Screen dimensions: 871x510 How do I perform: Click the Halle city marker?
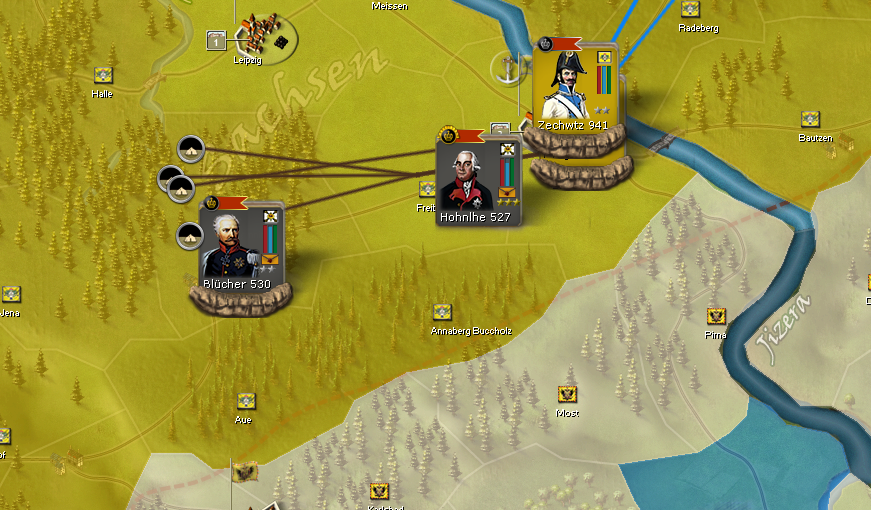point(102,75)
